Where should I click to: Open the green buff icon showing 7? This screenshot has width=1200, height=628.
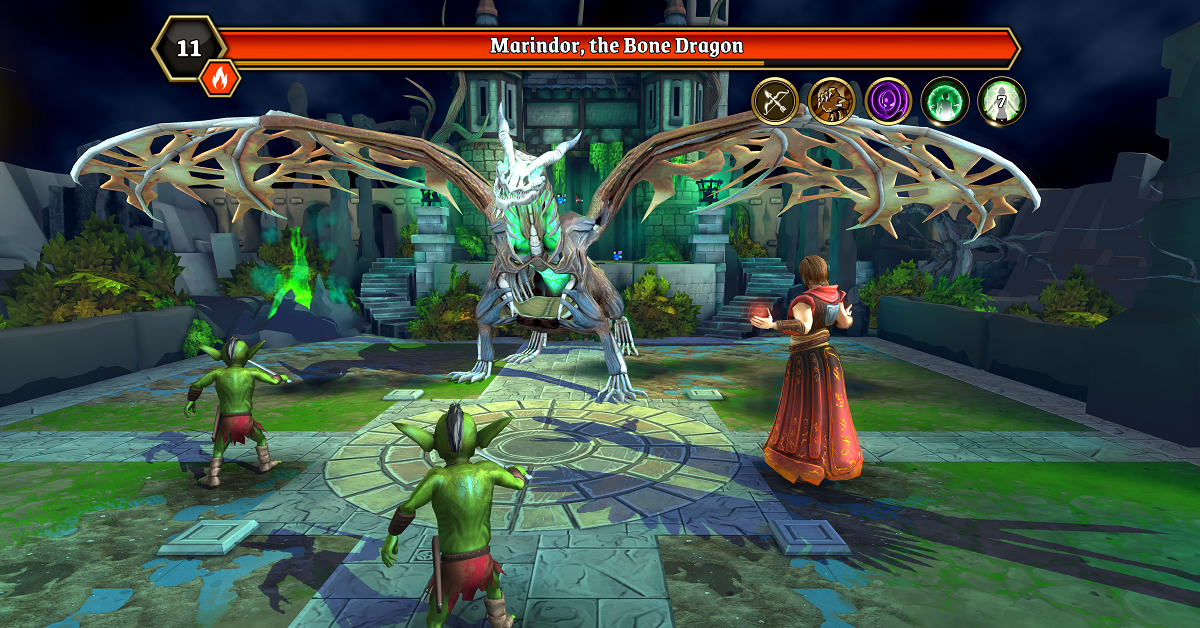point(1001,101)
